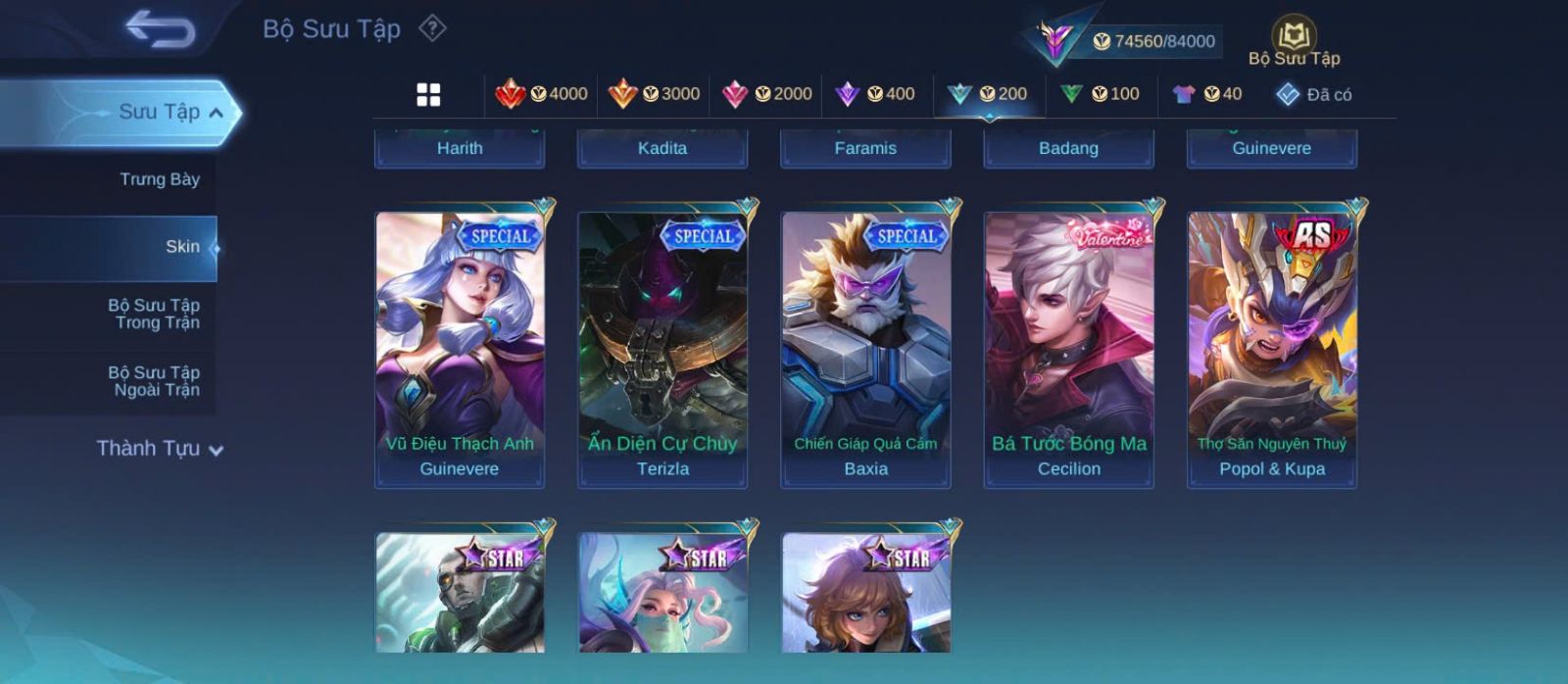
Task: Open Bộ Sưu Tập Trong Trận
Action: [154, 314]
